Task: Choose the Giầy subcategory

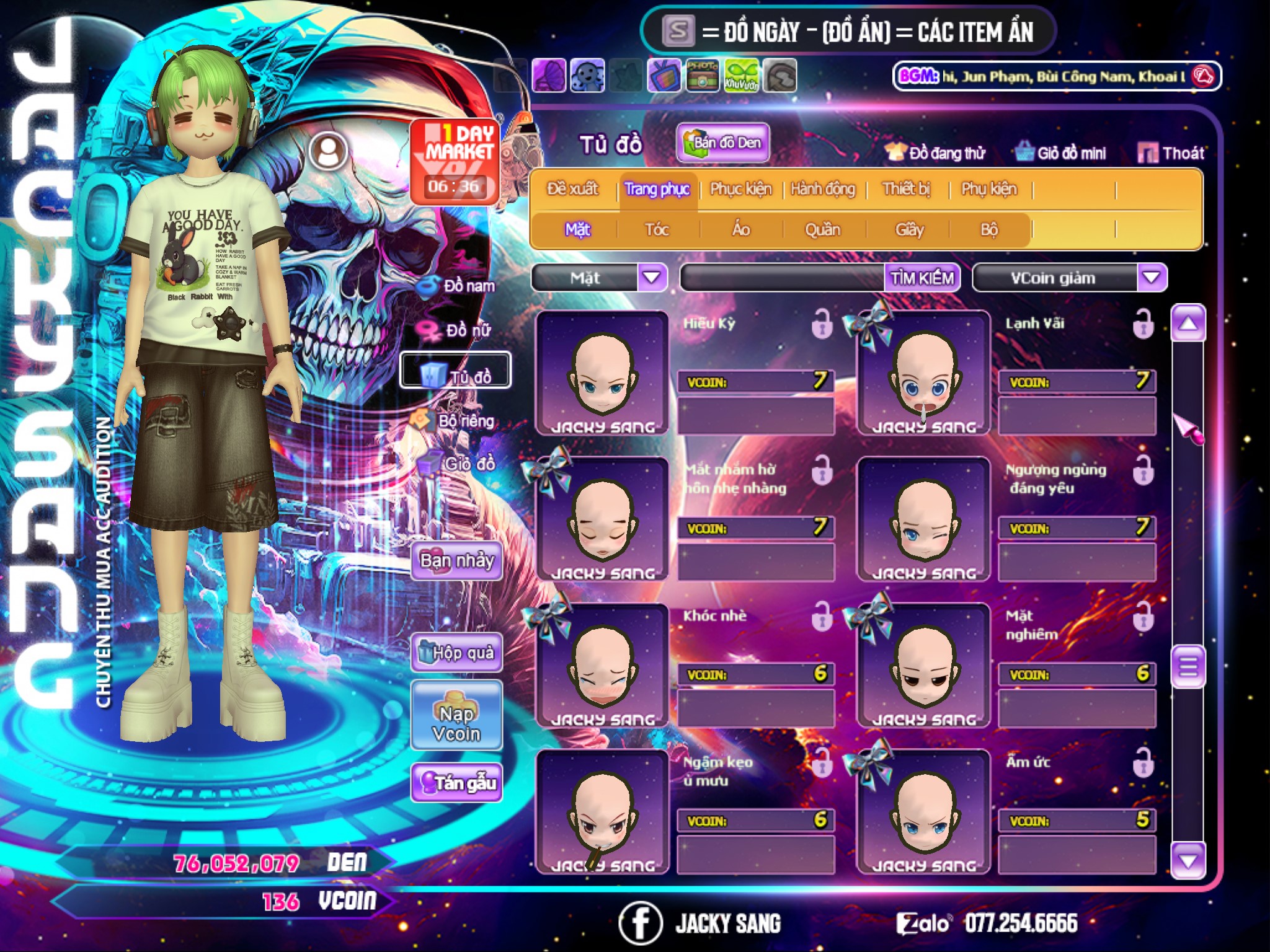Action: coord(909,230)
